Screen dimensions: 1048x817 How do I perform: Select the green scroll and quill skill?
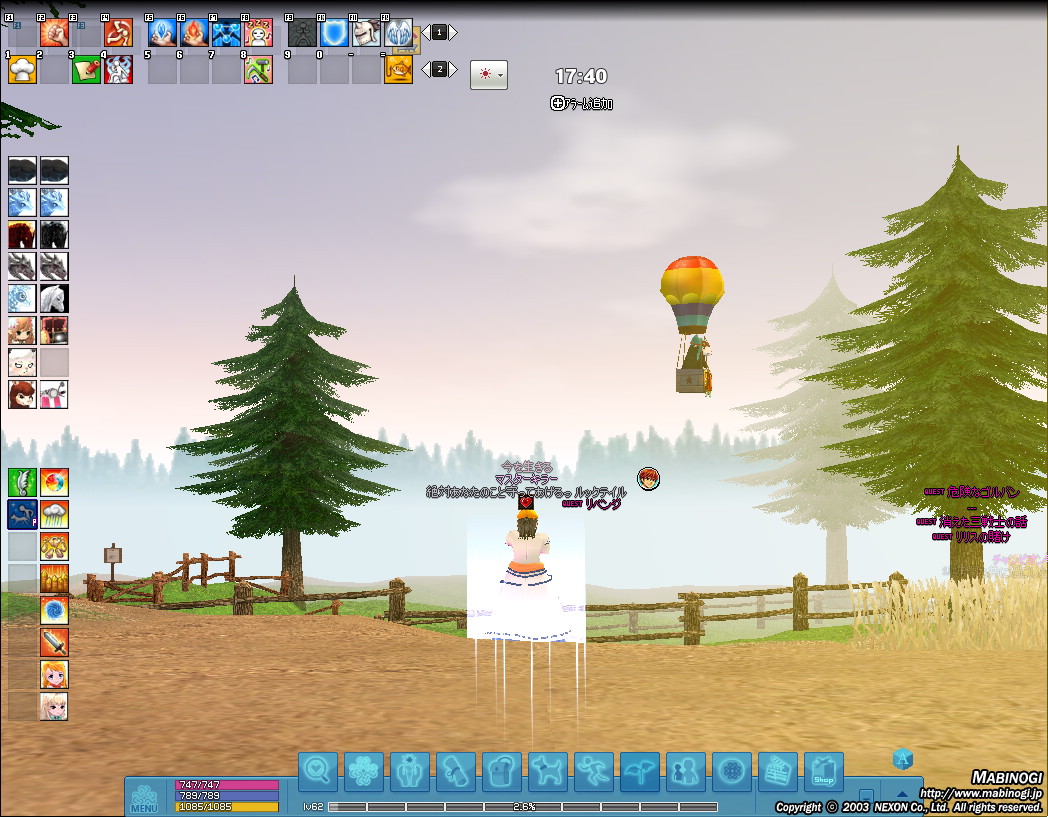click(x=86, y=69)
